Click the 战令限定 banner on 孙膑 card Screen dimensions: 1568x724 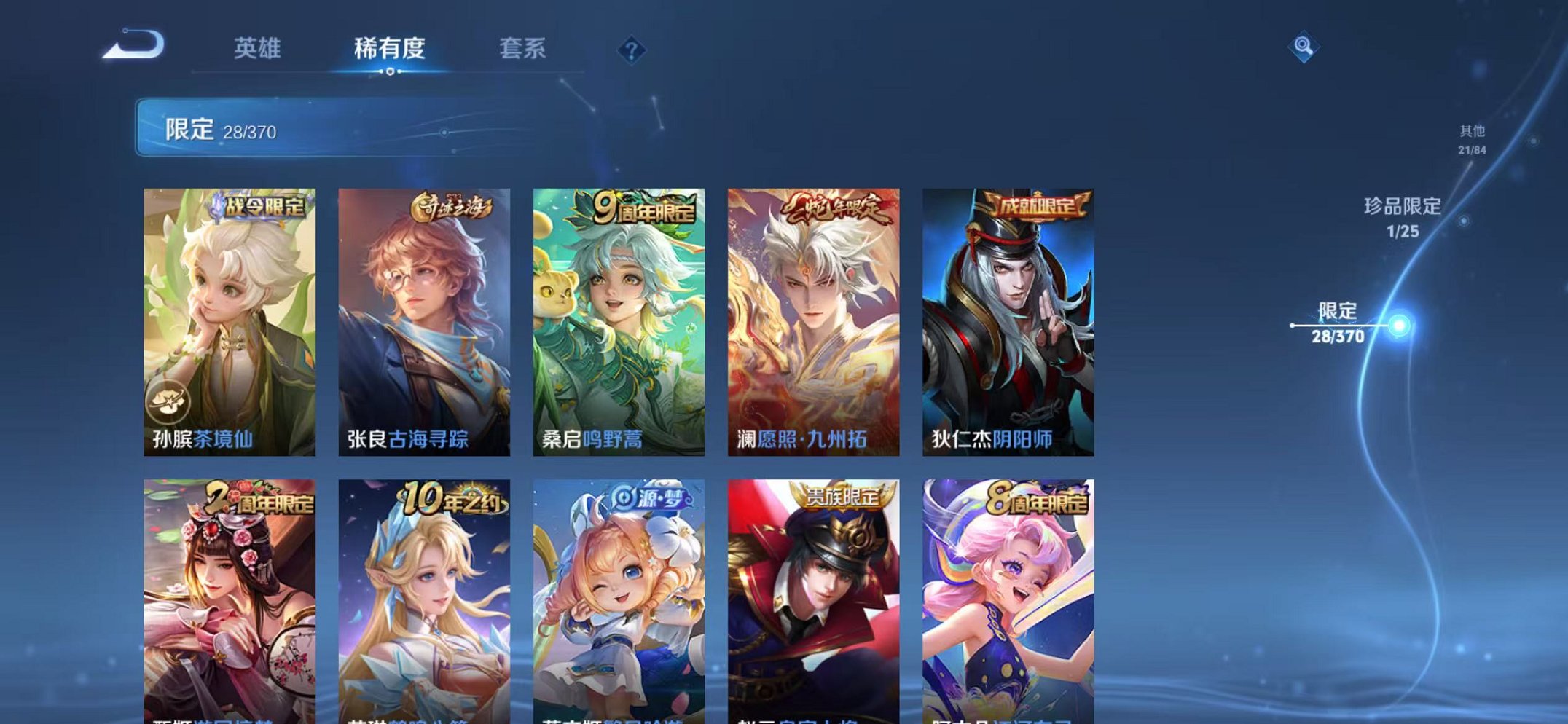[261, 206]
